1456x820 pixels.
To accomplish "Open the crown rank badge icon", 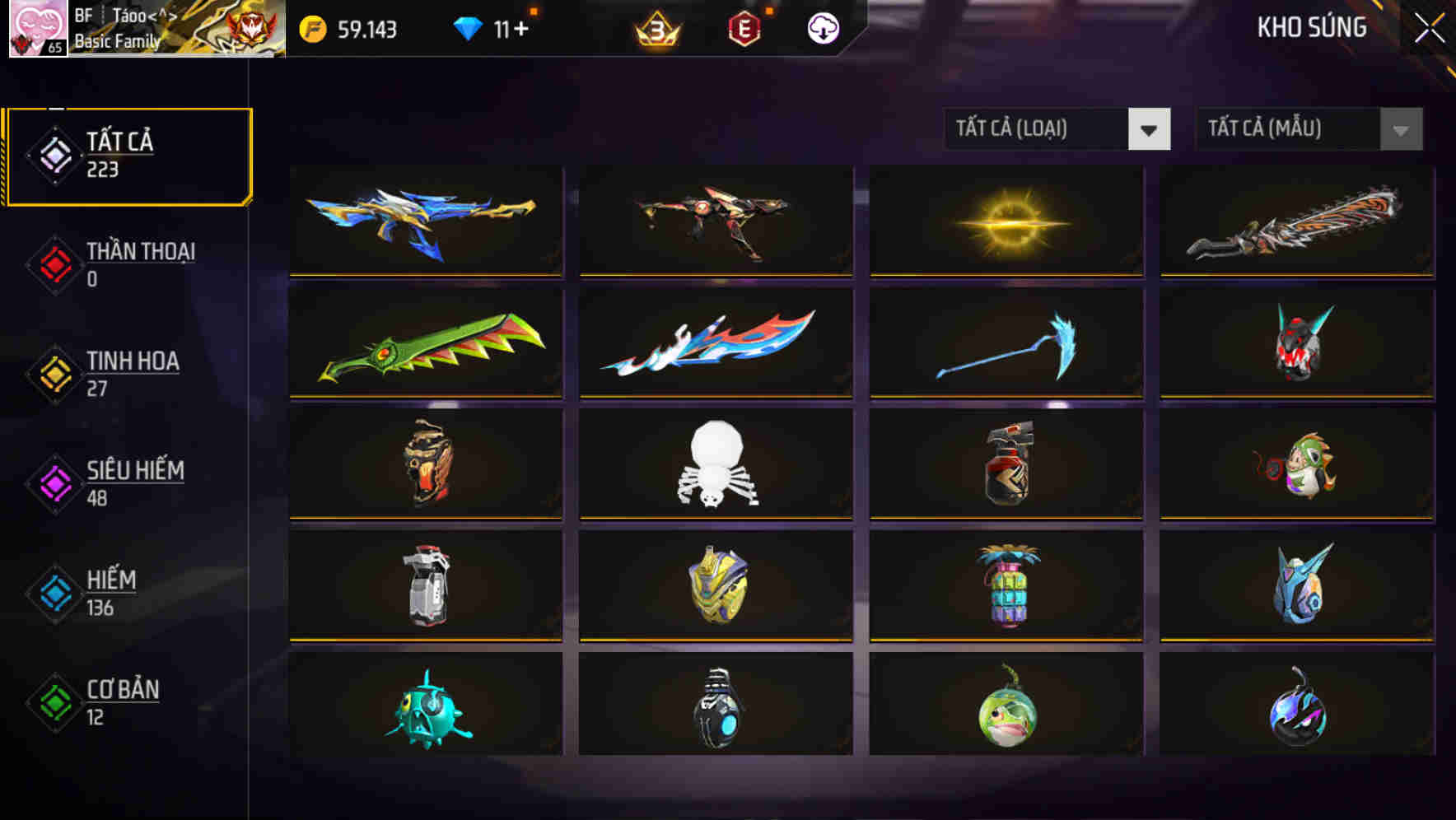I will (x=659, y=28).
